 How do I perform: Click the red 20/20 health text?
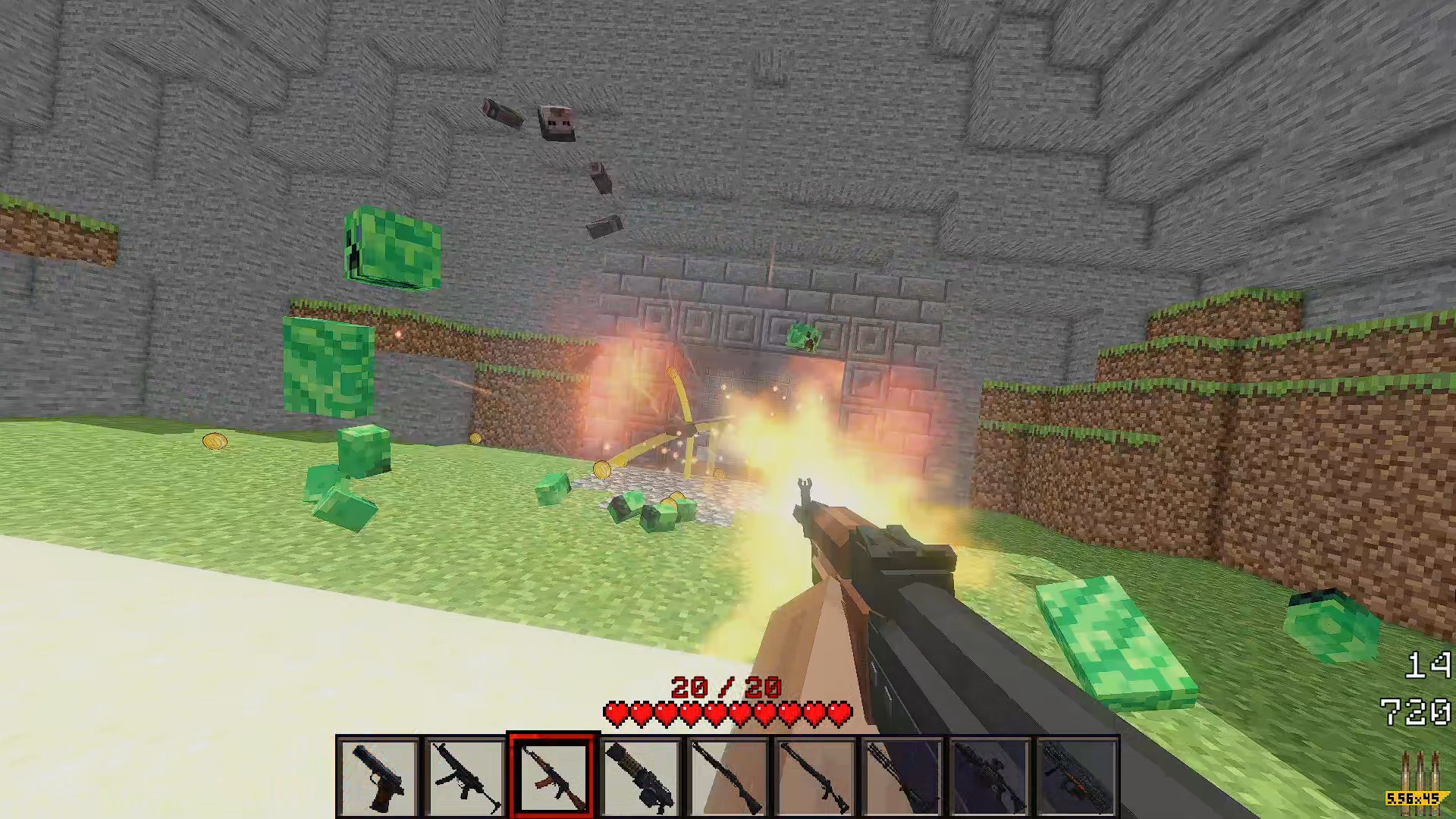pos(724,686)
